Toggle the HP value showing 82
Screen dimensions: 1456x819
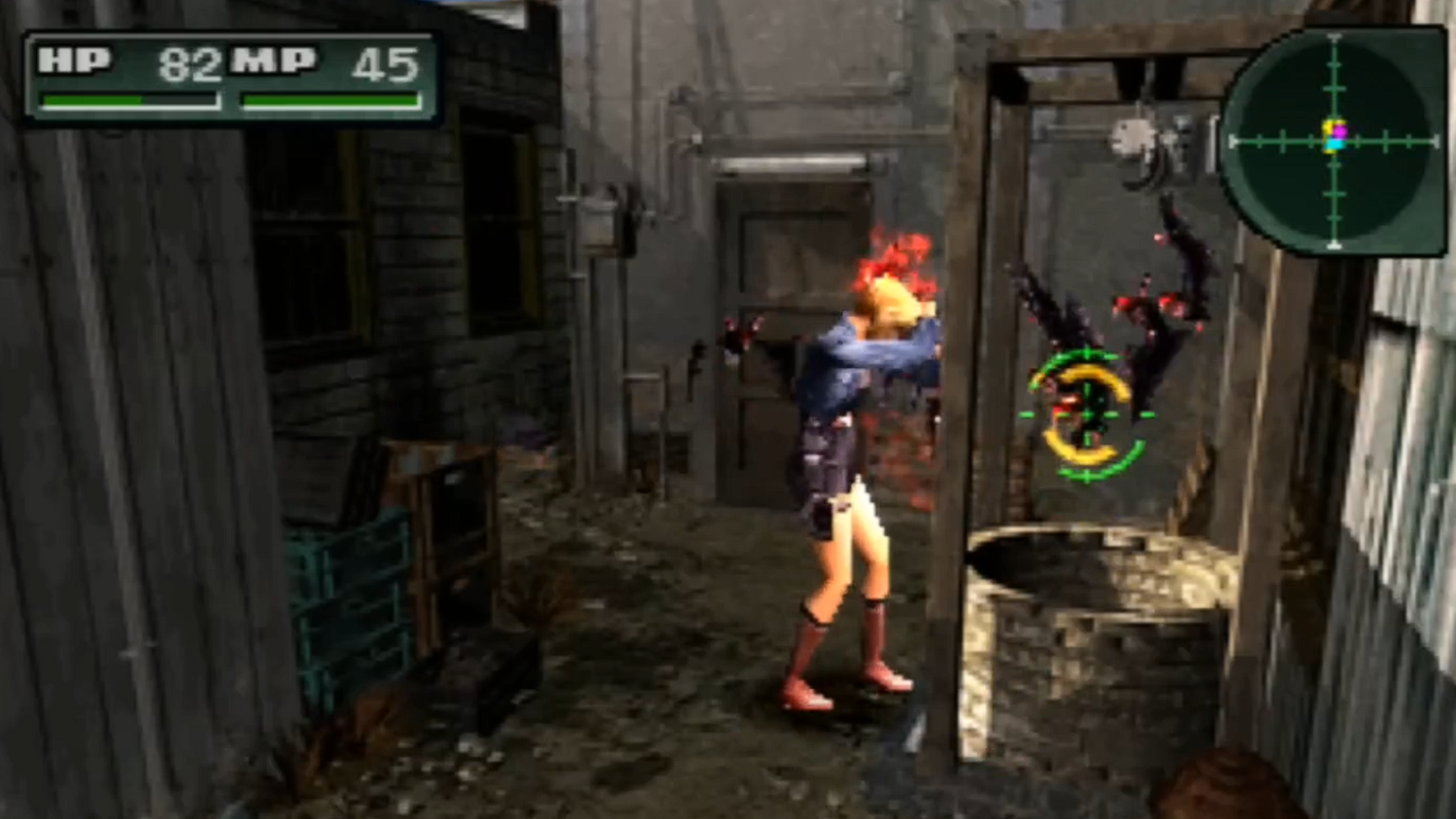(188, 62)
